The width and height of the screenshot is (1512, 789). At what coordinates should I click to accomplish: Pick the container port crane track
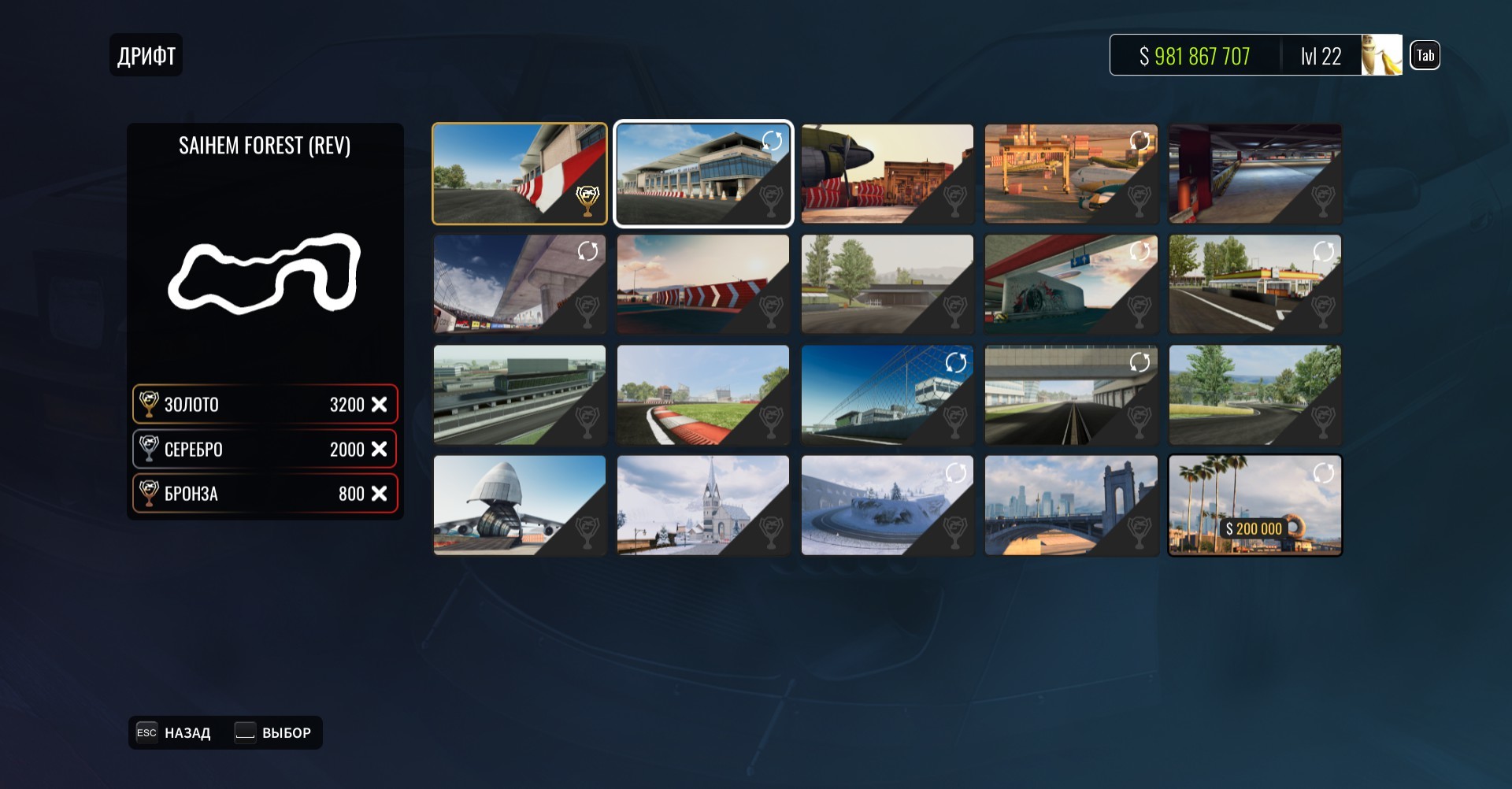(x=1071, y=173)
